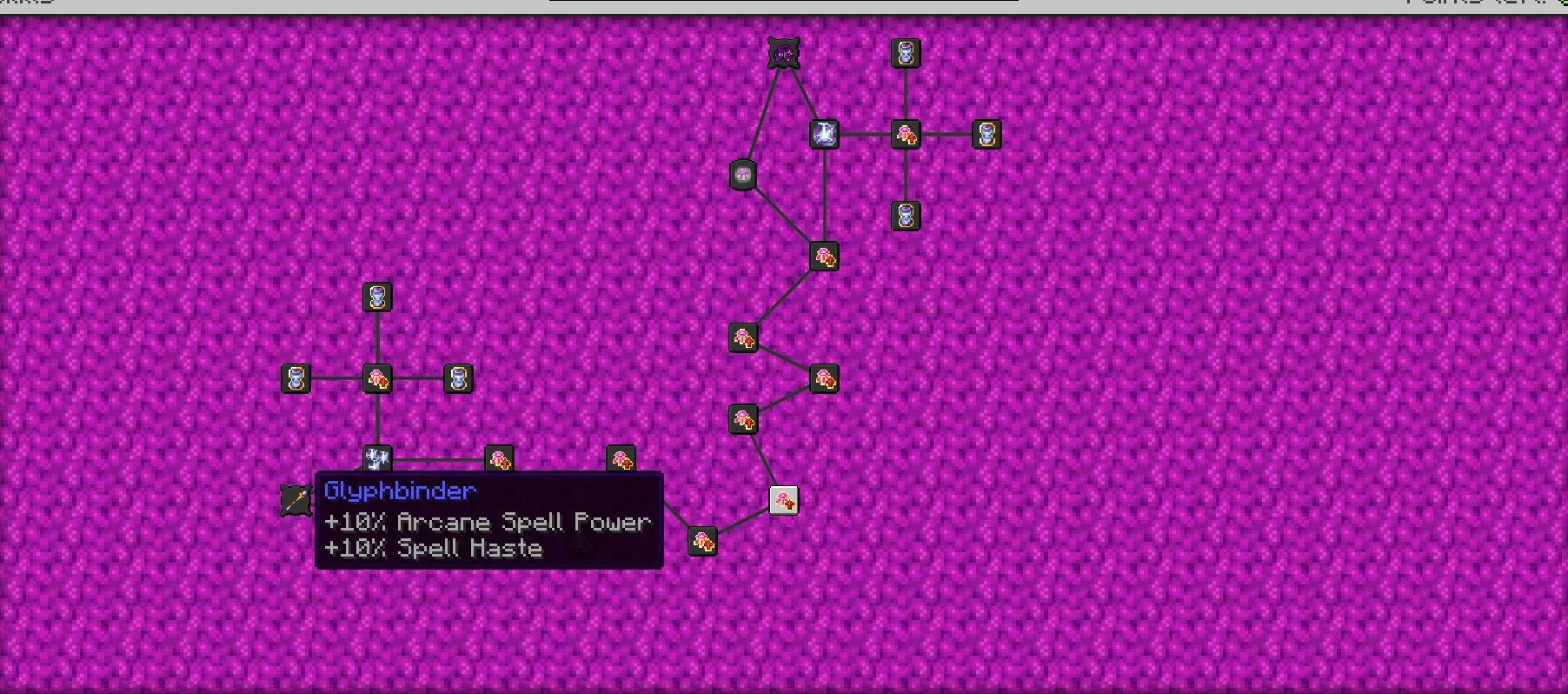Select the hourglass node above the crossroads
Viewport: 1568px width, 694px height.
pos(376,297)
